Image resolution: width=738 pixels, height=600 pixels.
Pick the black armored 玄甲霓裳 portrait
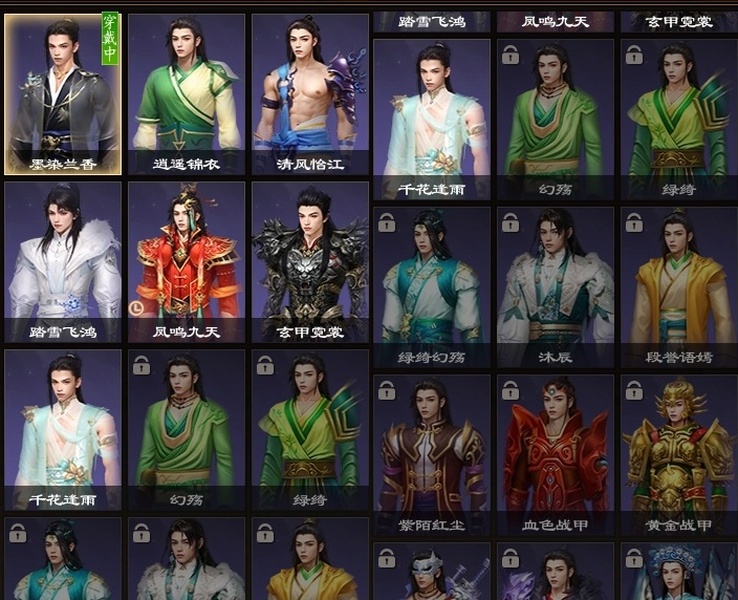click(x=310, y=261)
